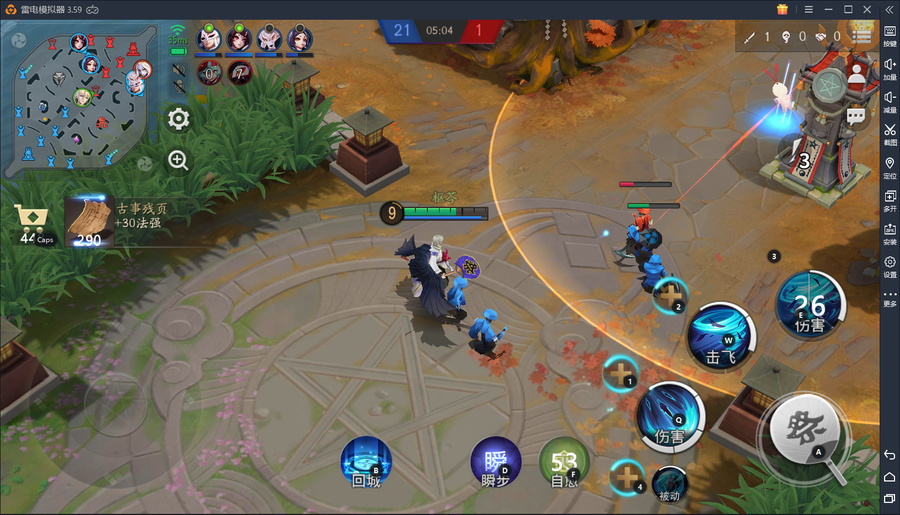The image size is (900, 515).
Task: Select the 被动 passive skill icon
Action: (669, 484)
